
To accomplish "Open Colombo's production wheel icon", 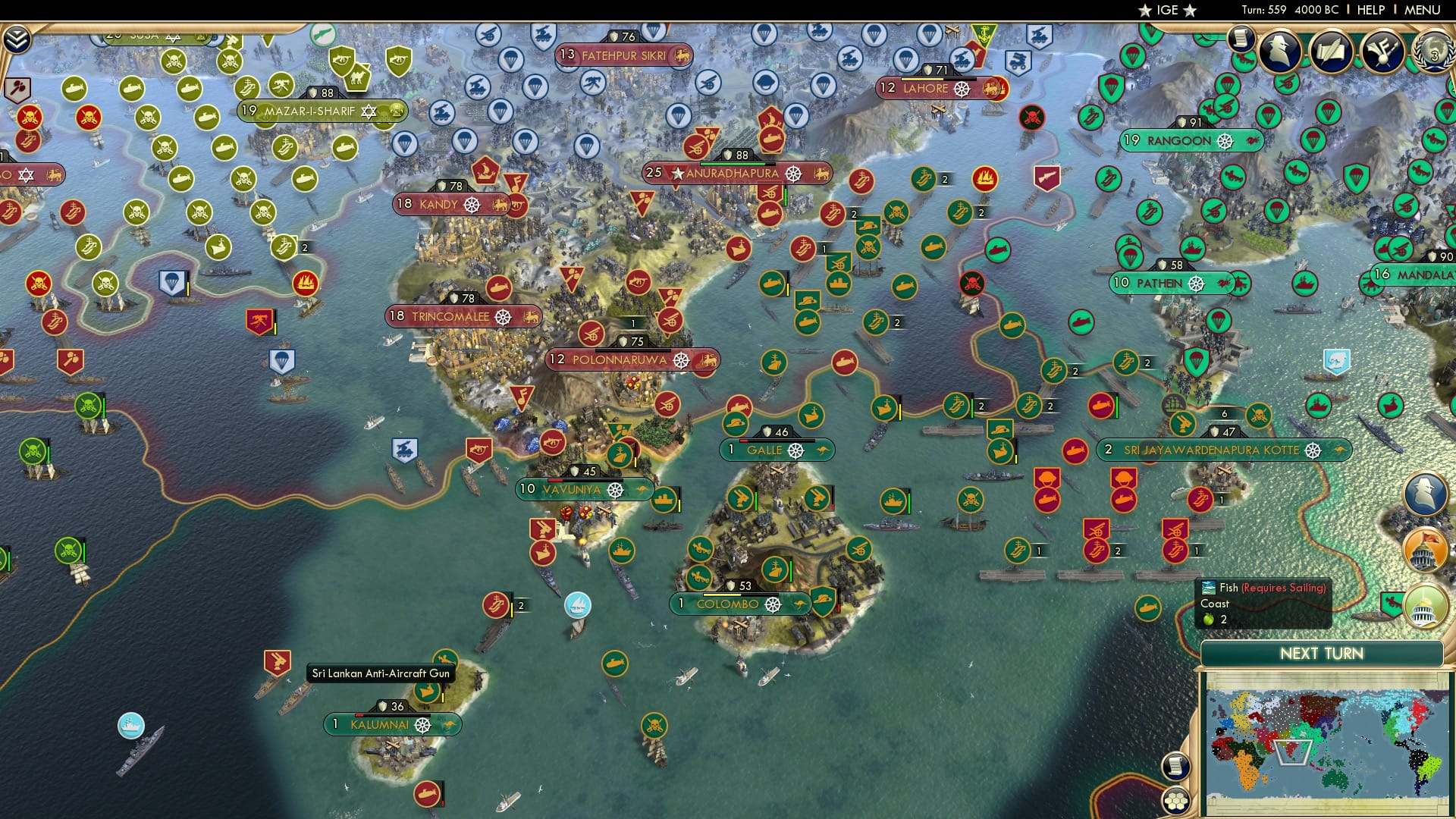I will [x=774, y=606].
